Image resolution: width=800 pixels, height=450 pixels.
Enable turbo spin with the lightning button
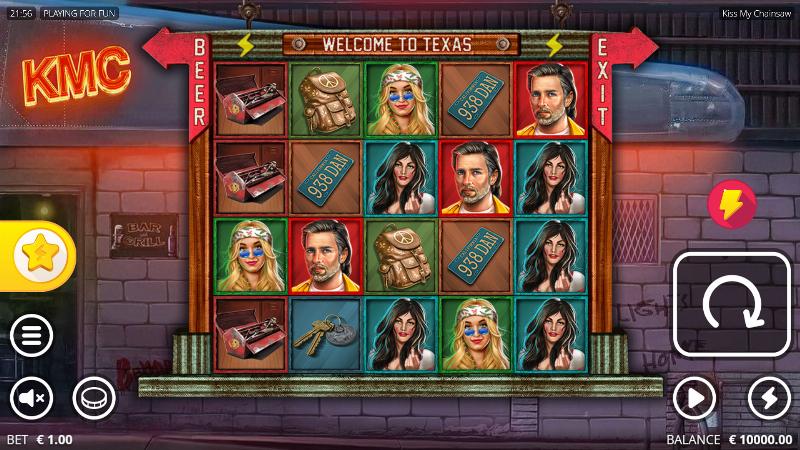tap(768, 399)
